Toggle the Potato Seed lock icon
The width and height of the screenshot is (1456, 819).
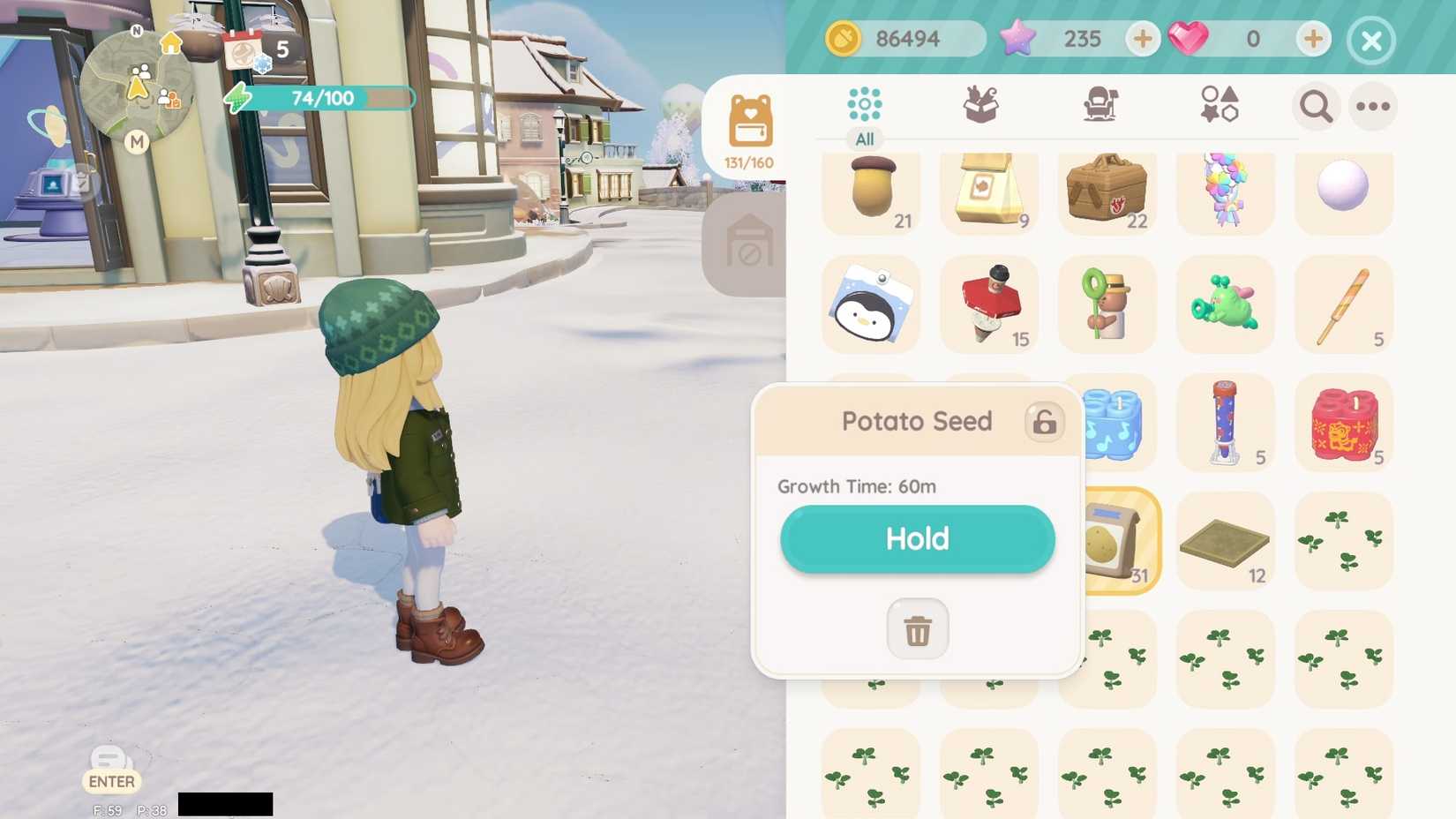coord(1045,422)
